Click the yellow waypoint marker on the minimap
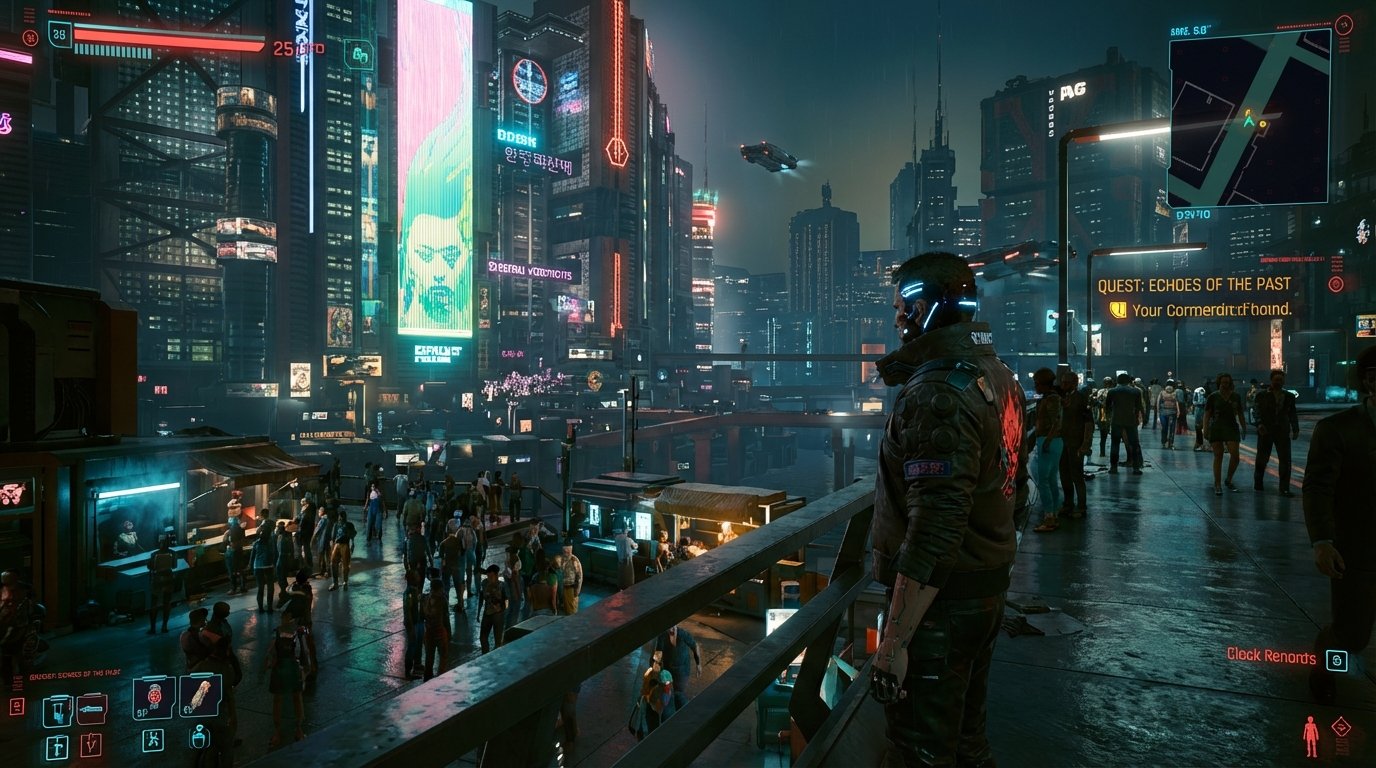 pos(1262,124)
